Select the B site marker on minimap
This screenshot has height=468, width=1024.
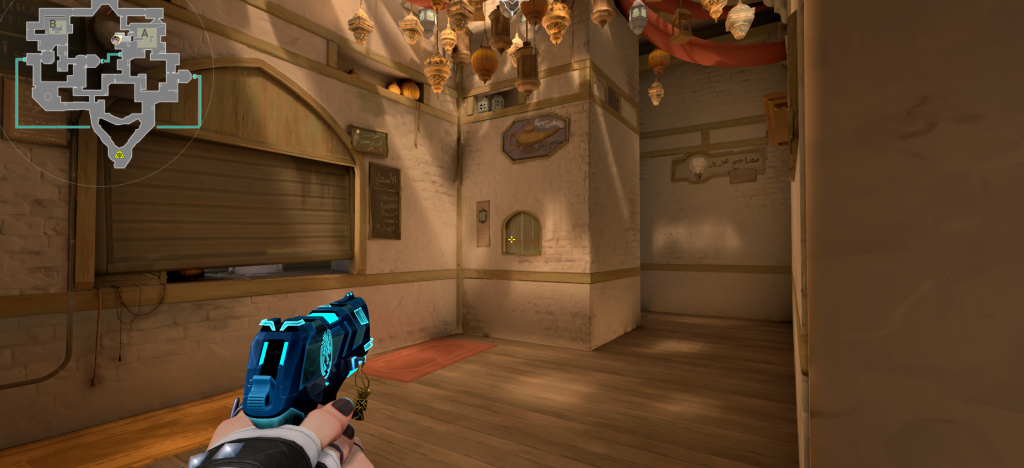pyautogui.click(x=53, y=26)
